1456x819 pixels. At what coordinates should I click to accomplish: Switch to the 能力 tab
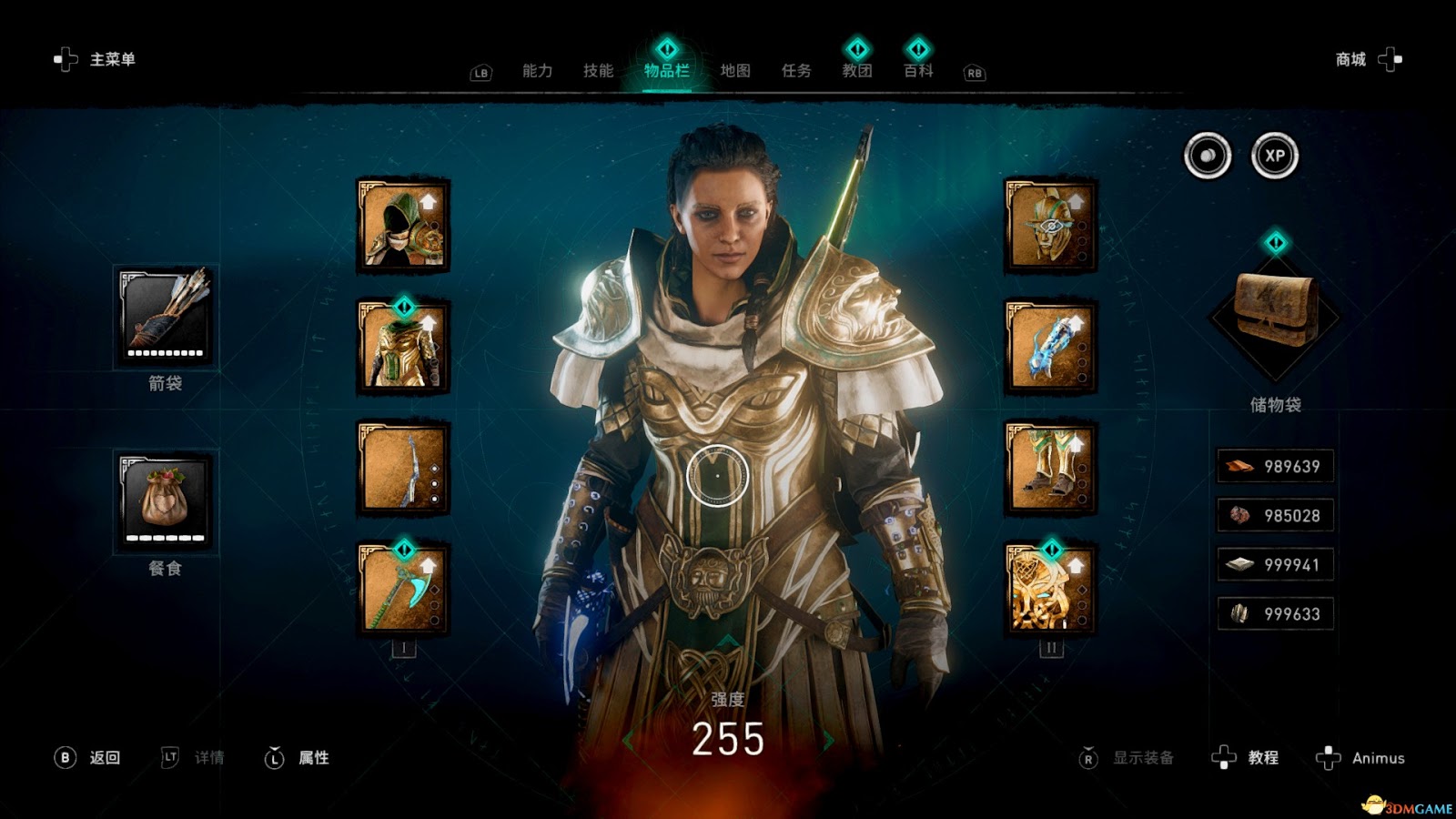click(x=537, y=71)
